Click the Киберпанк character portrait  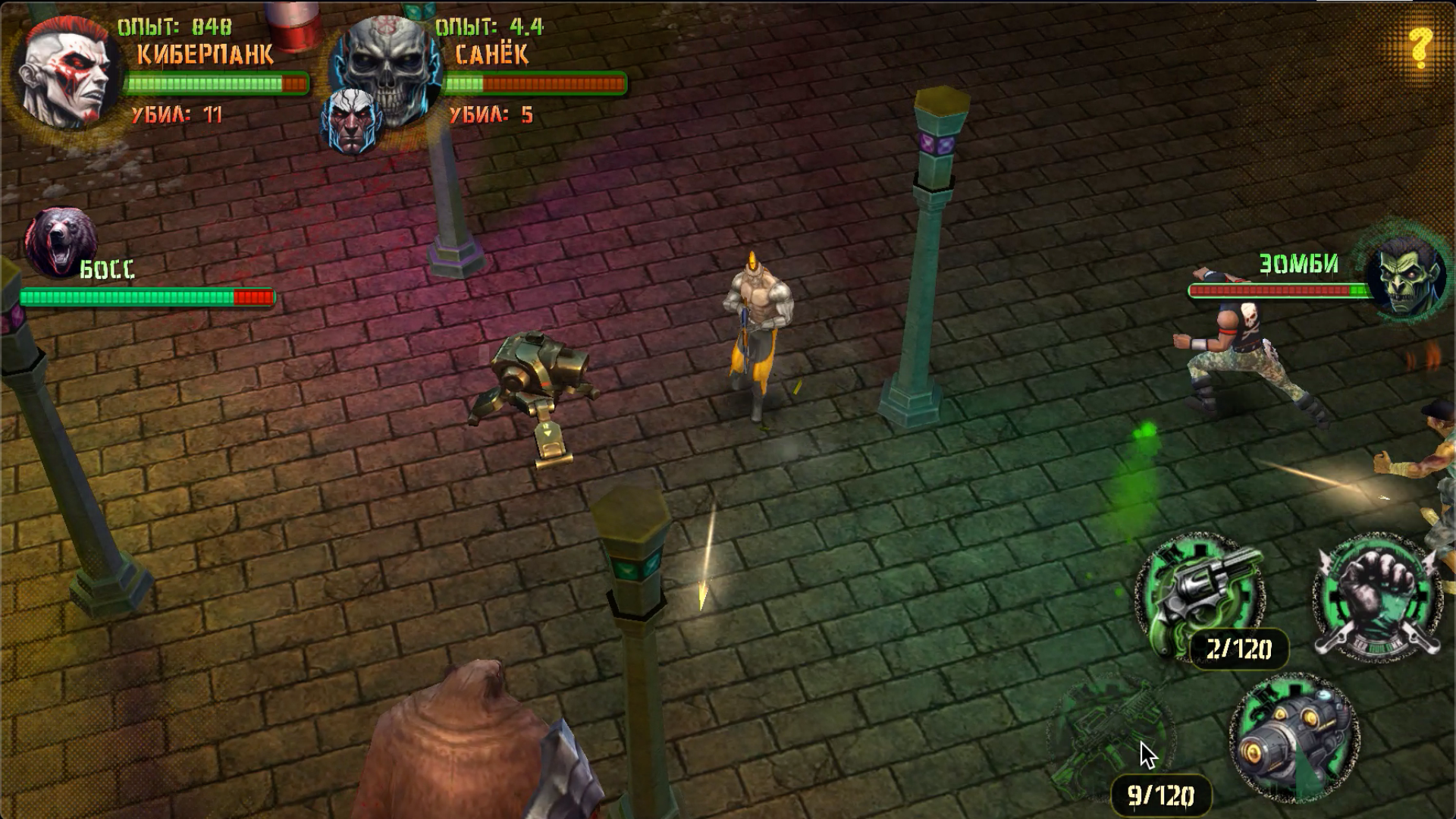tap(64, 72)
